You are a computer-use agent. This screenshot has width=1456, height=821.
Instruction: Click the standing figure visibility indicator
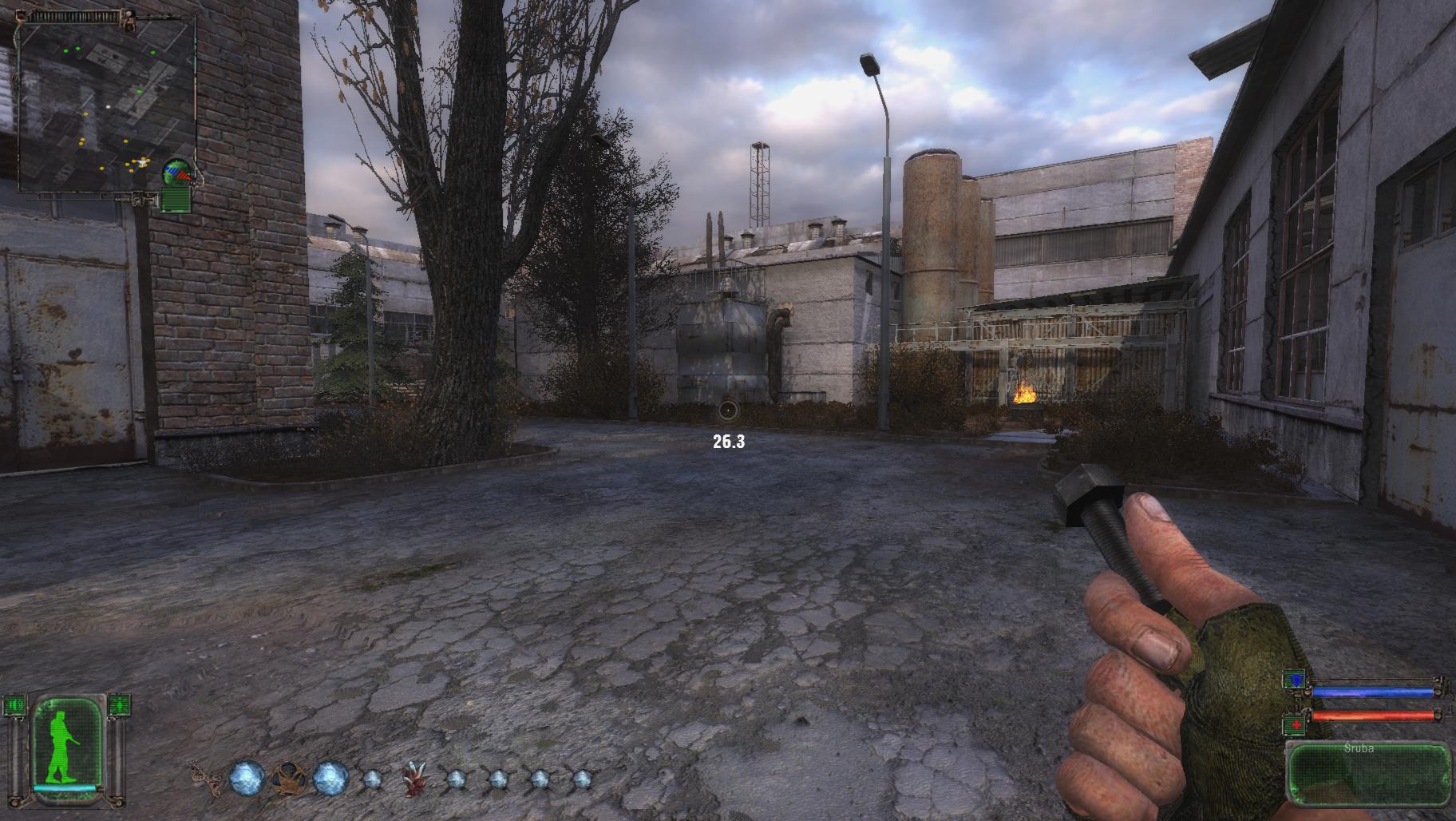coord(119,705)
